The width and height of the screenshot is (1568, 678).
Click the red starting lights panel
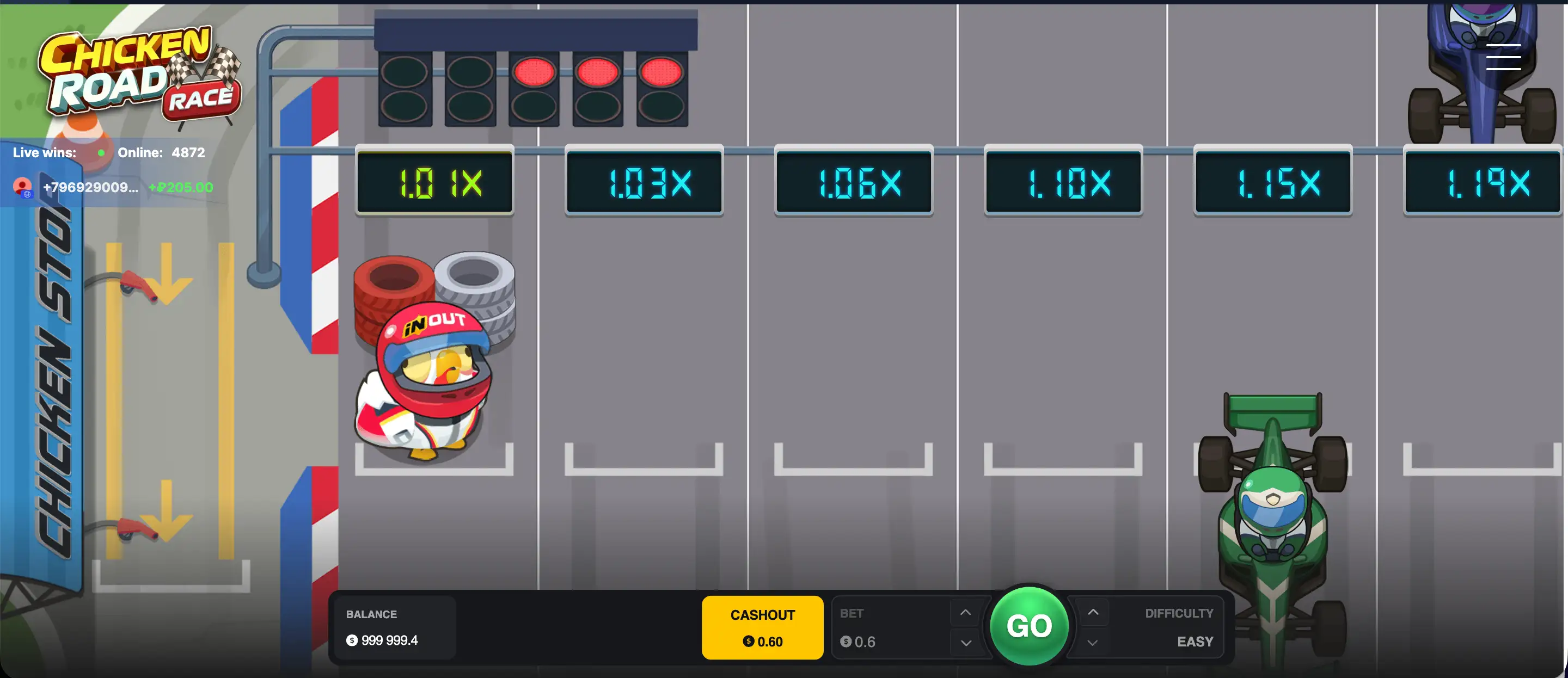(x=535, y=85)
